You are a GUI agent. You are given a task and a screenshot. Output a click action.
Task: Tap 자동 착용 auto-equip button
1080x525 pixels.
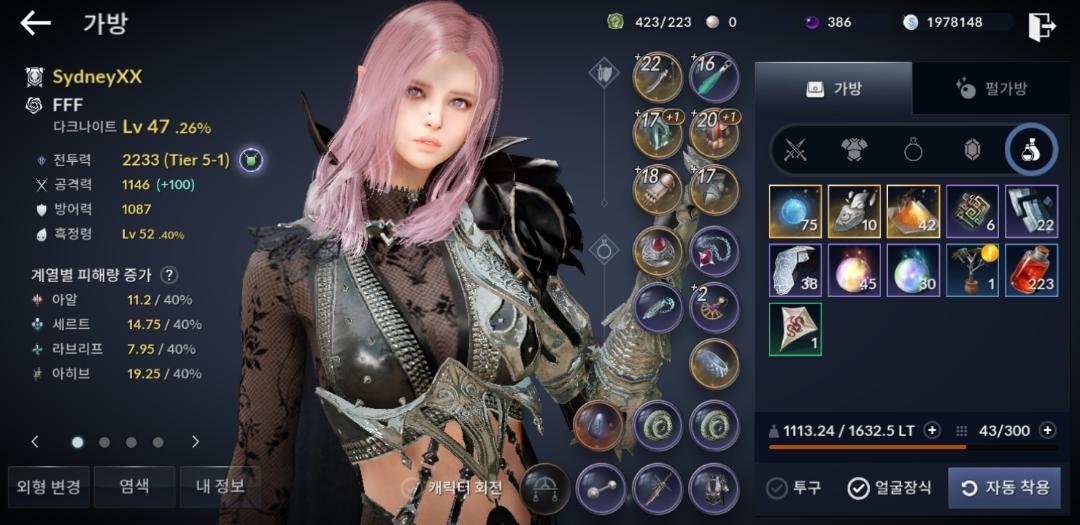(x=1004, y=487)
